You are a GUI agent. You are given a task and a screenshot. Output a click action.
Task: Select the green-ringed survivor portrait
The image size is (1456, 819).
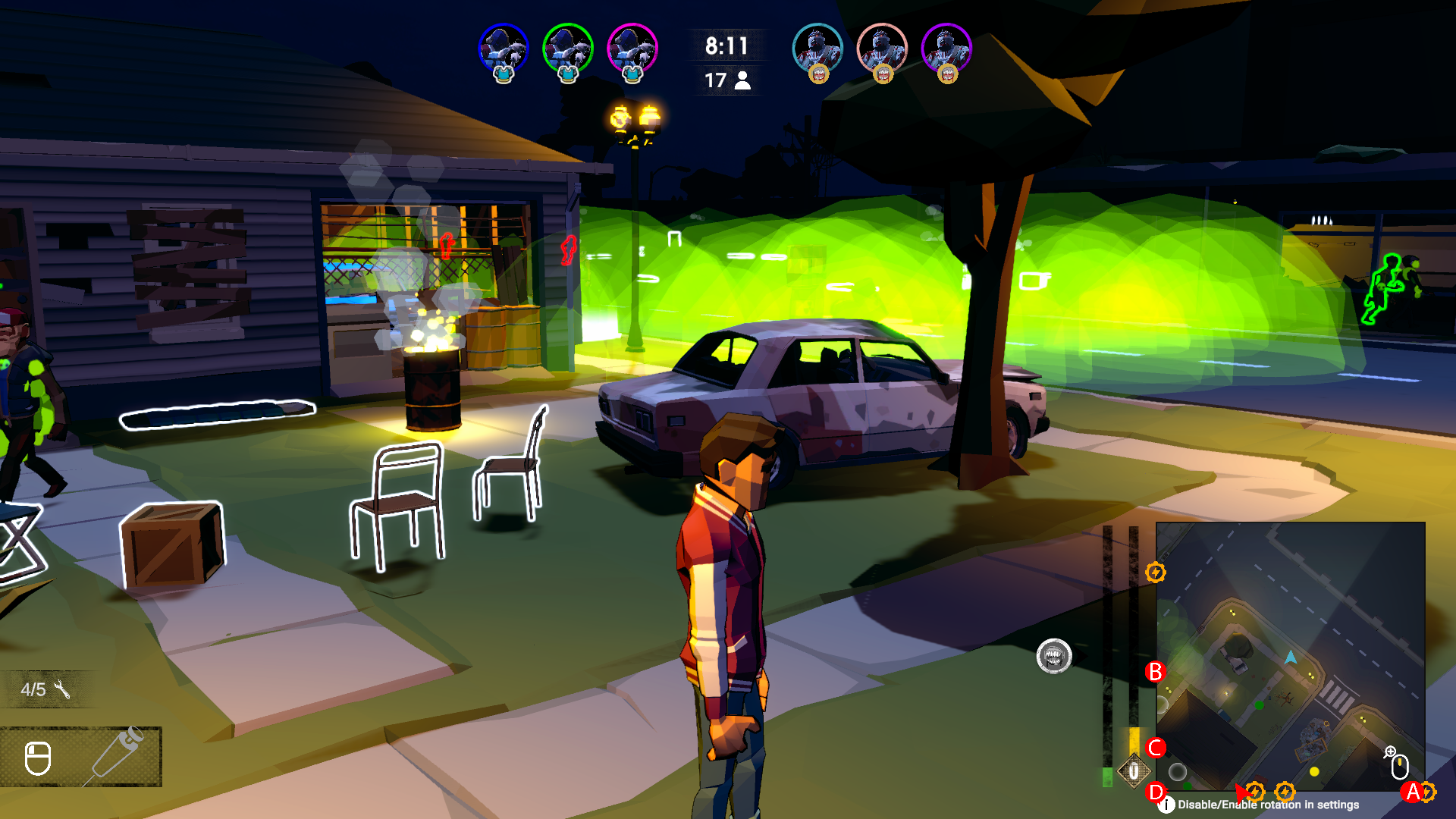[x=568, y=49]
